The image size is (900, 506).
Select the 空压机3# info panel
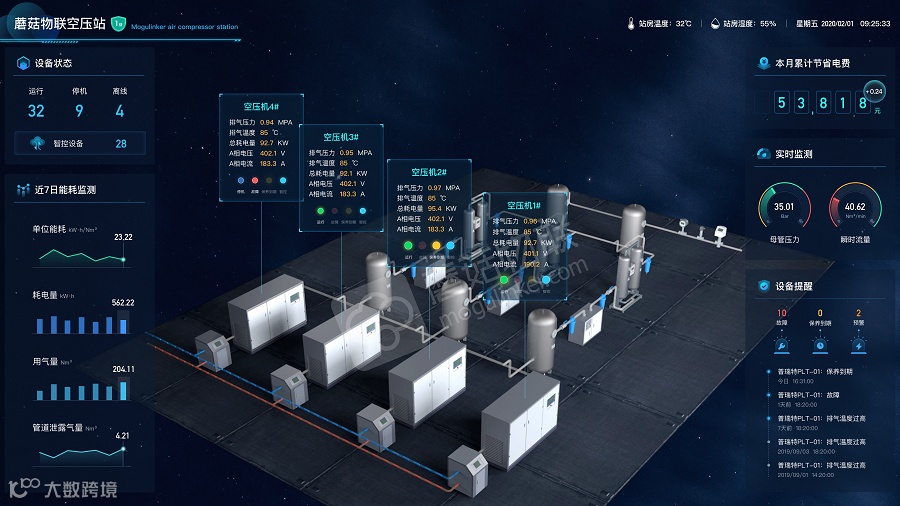coord(341,136)
